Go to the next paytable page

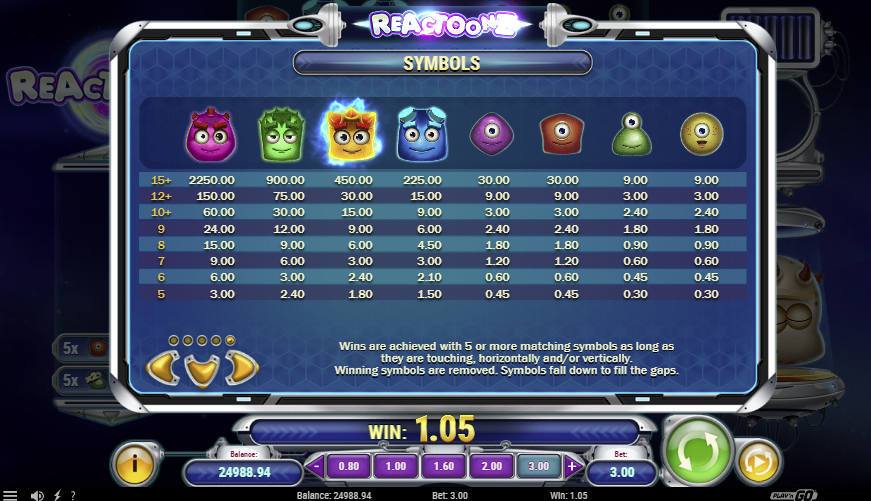tap(241, 368)
